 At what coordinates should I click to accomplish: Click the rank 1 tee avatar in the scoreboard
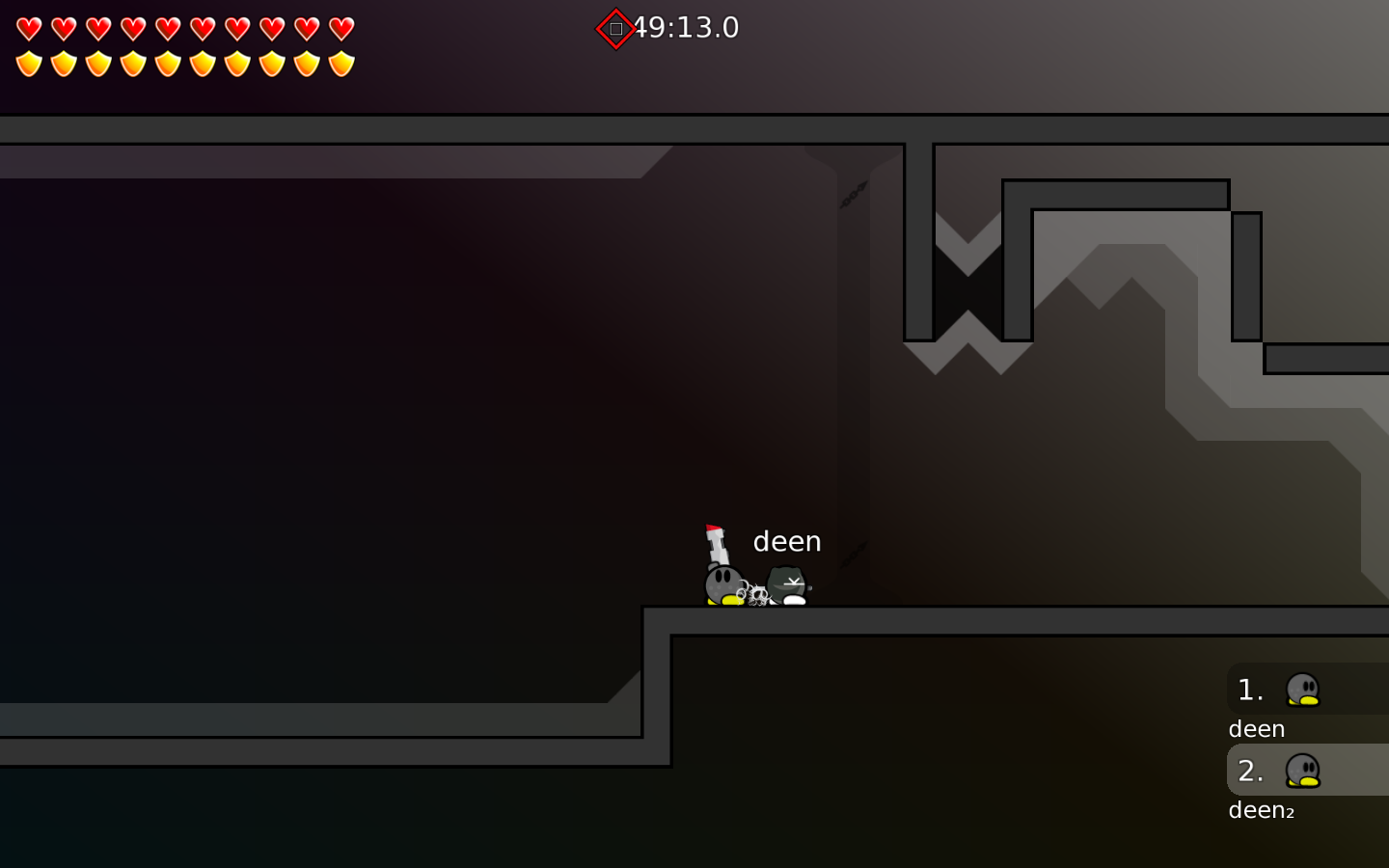point(1304,689)
